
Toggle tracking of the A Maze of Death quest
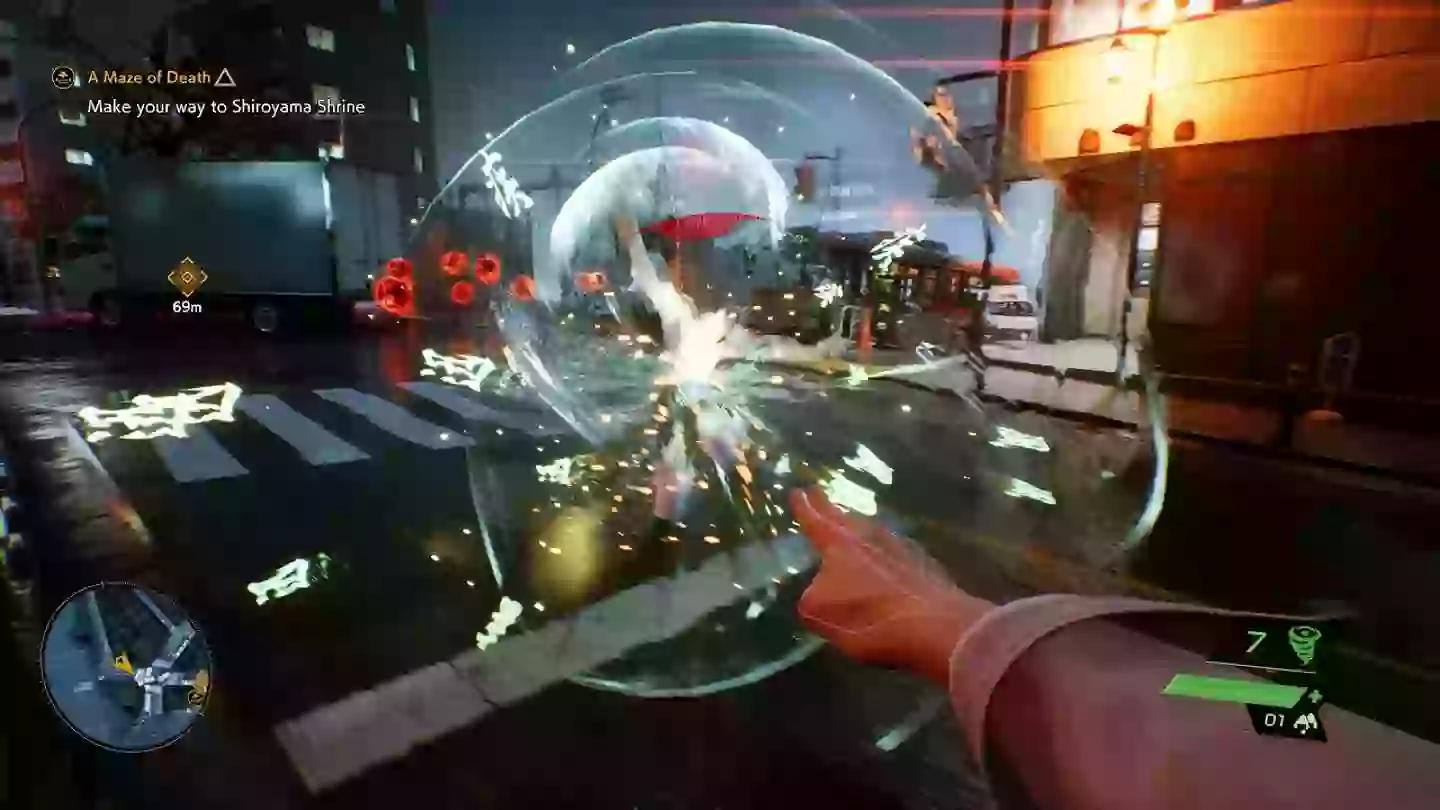(x=148, y=77)
